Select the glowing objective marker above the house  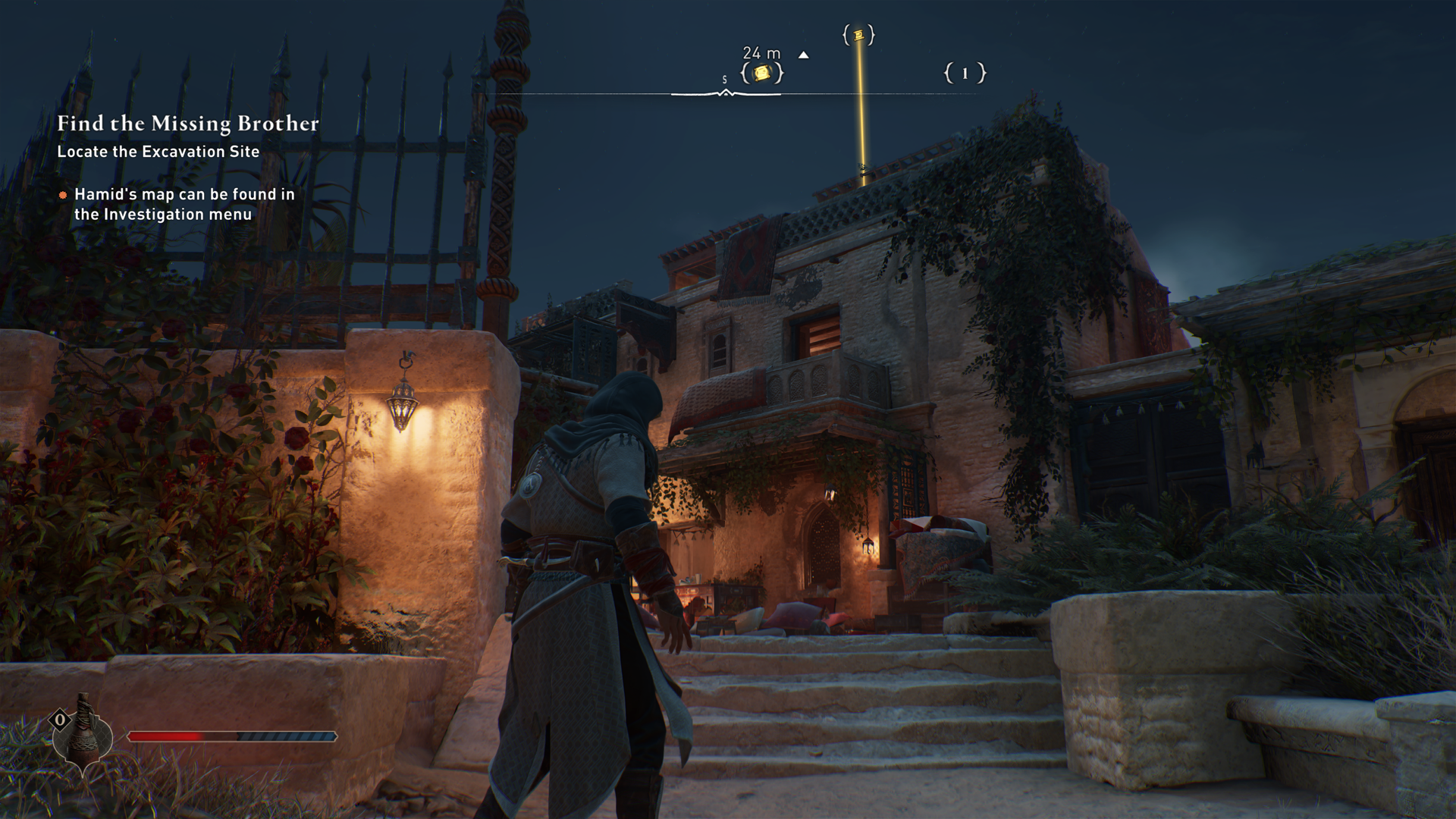point(858,36)
